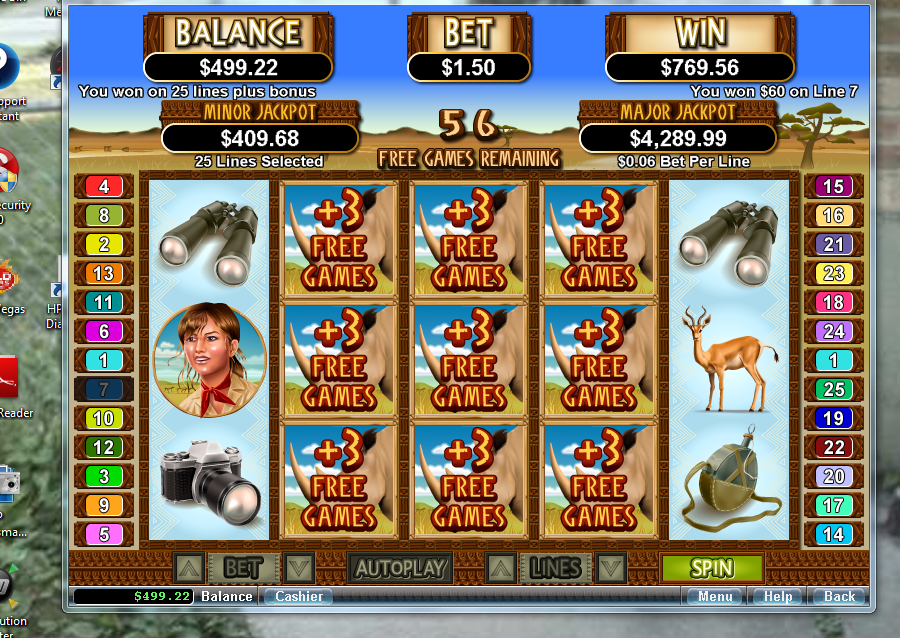This screenshot has height=638, width=900.
Task: Raise the number of lines with the up arrow
Action: pos(501,568)
